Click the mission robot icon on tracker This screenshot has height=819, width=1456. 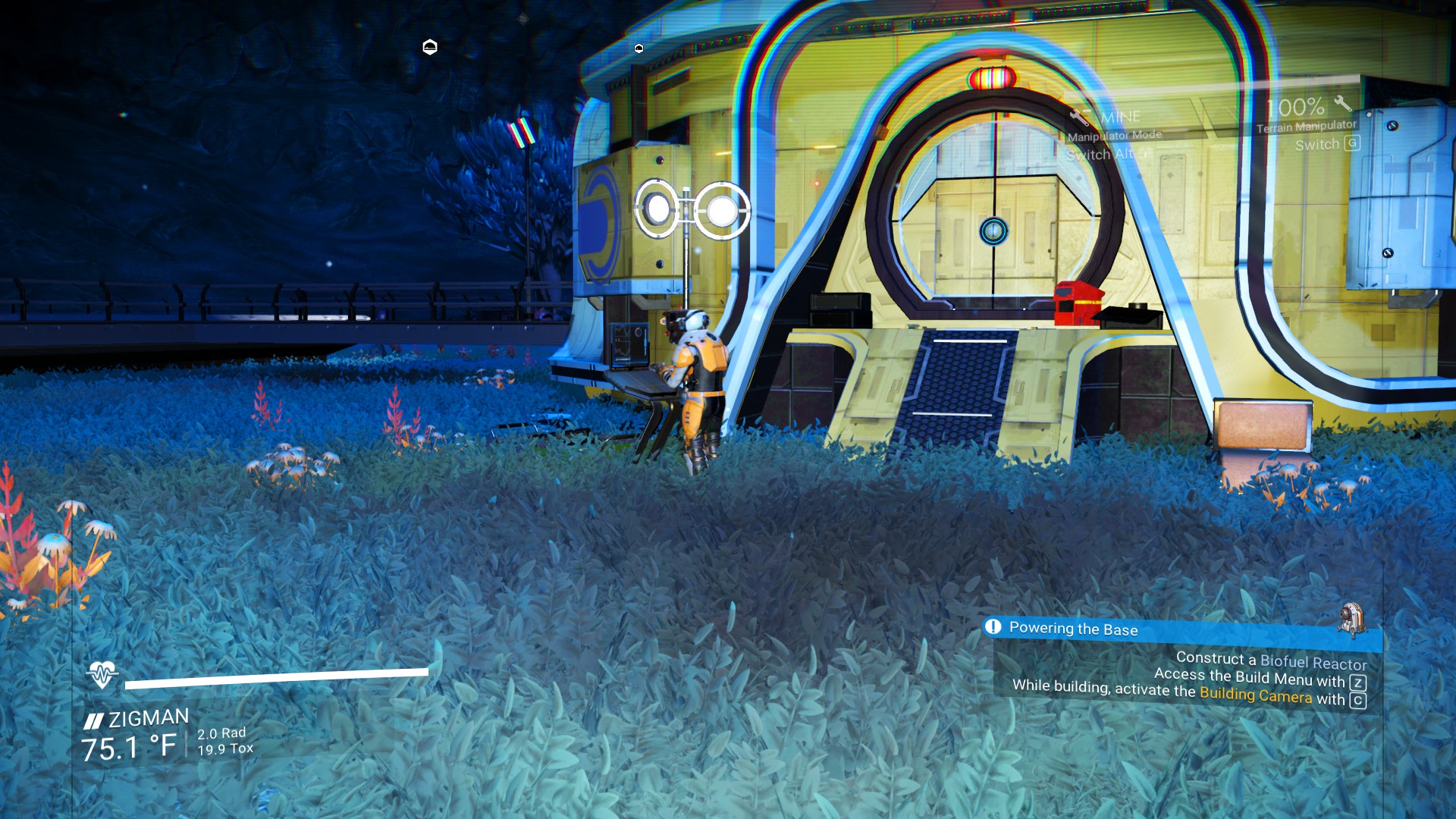1351,617
